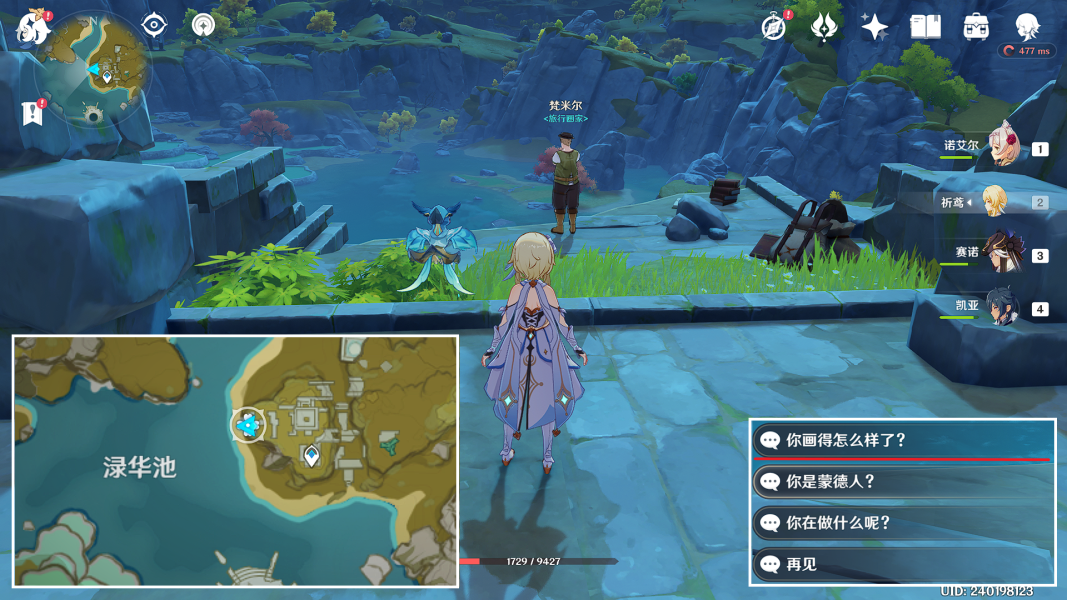1067x600 pixels.
Task: Switch to party member 赛诺
Action: click(1001, 254)
